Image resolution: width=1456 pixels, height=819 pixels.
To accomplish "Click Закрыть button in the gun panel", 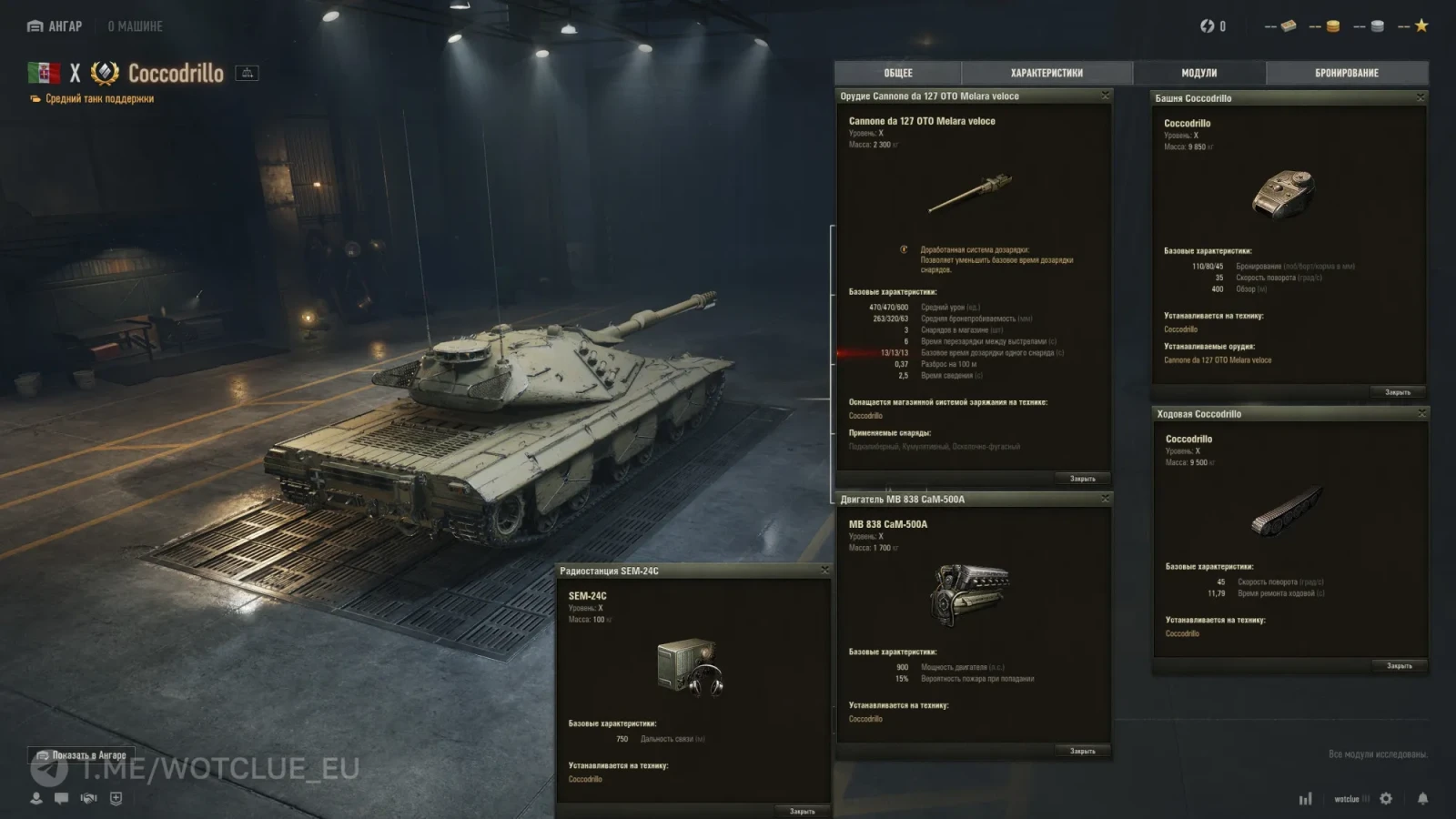I will point(1082,479).
